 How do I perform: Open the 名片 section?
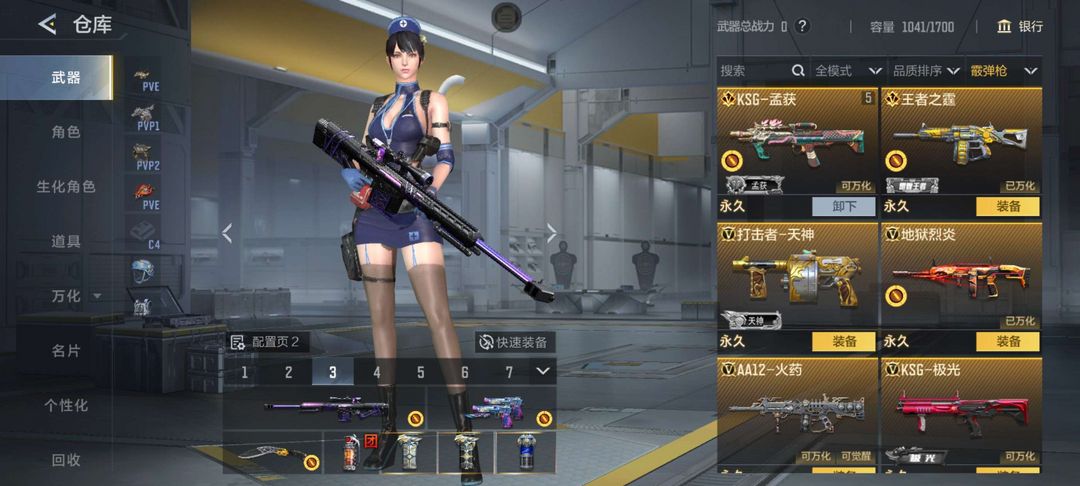tap(66, 351)
